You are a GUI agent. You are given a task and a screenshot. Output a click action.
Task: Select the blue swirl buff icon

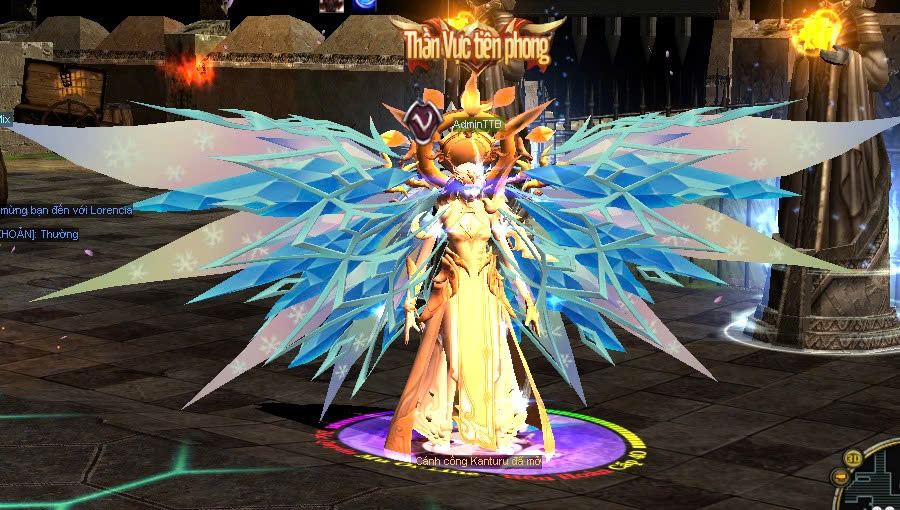tap(362, 5)
